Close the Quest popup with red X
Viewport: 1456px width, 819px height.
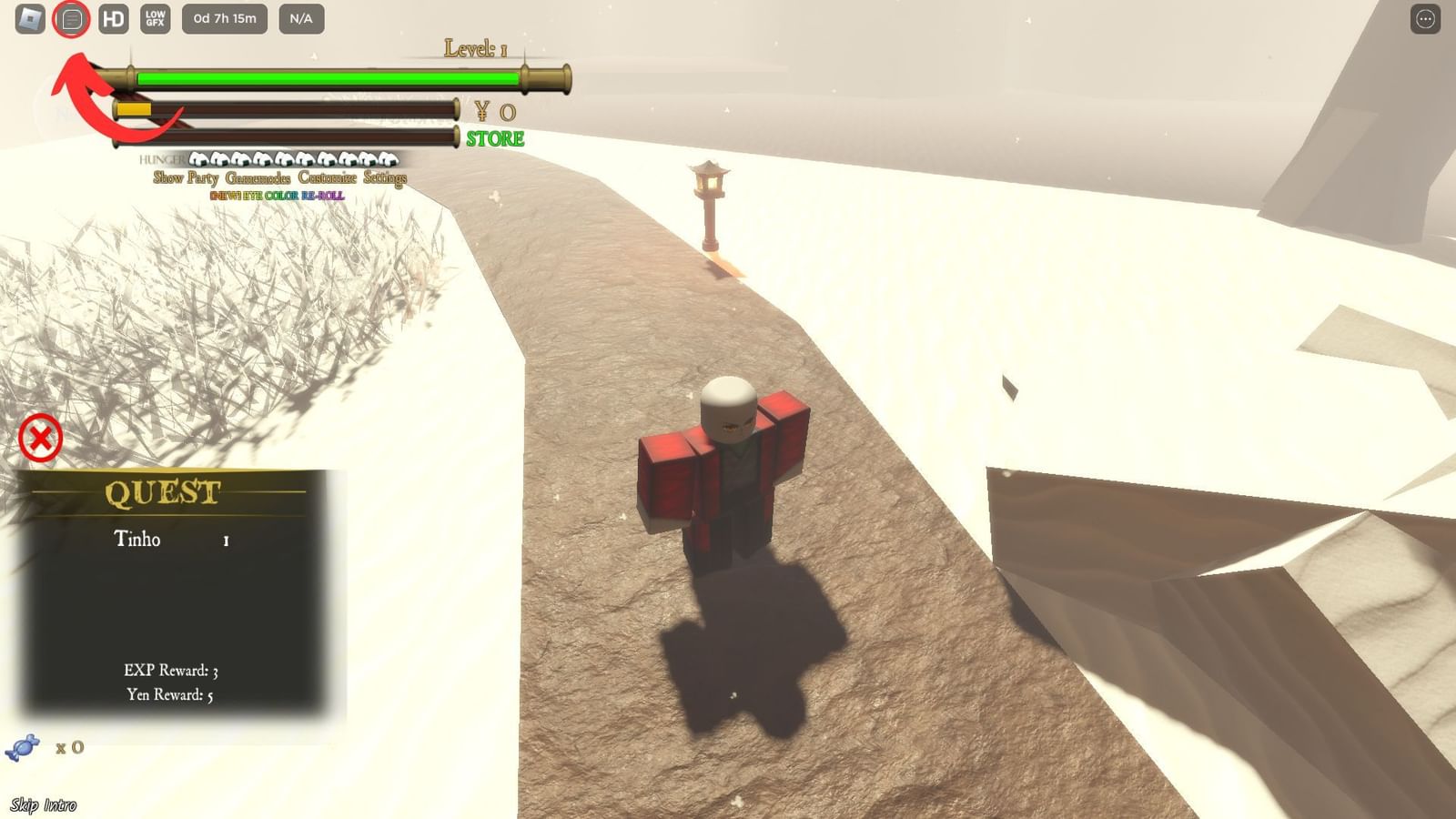[x=40, y=438]
